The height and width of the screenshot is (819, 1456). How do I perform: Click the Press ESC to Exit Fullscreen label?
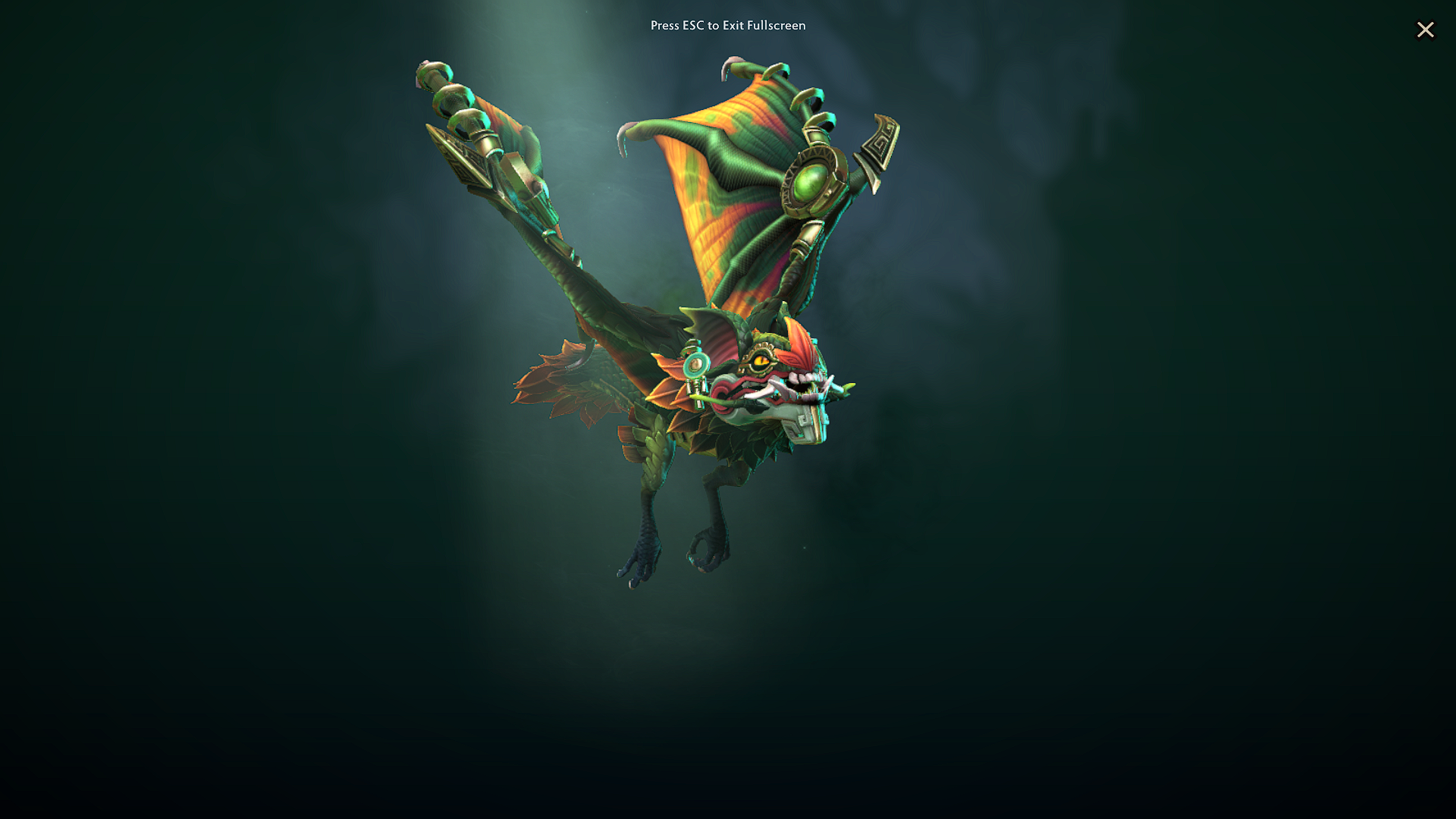click(726, 25)
